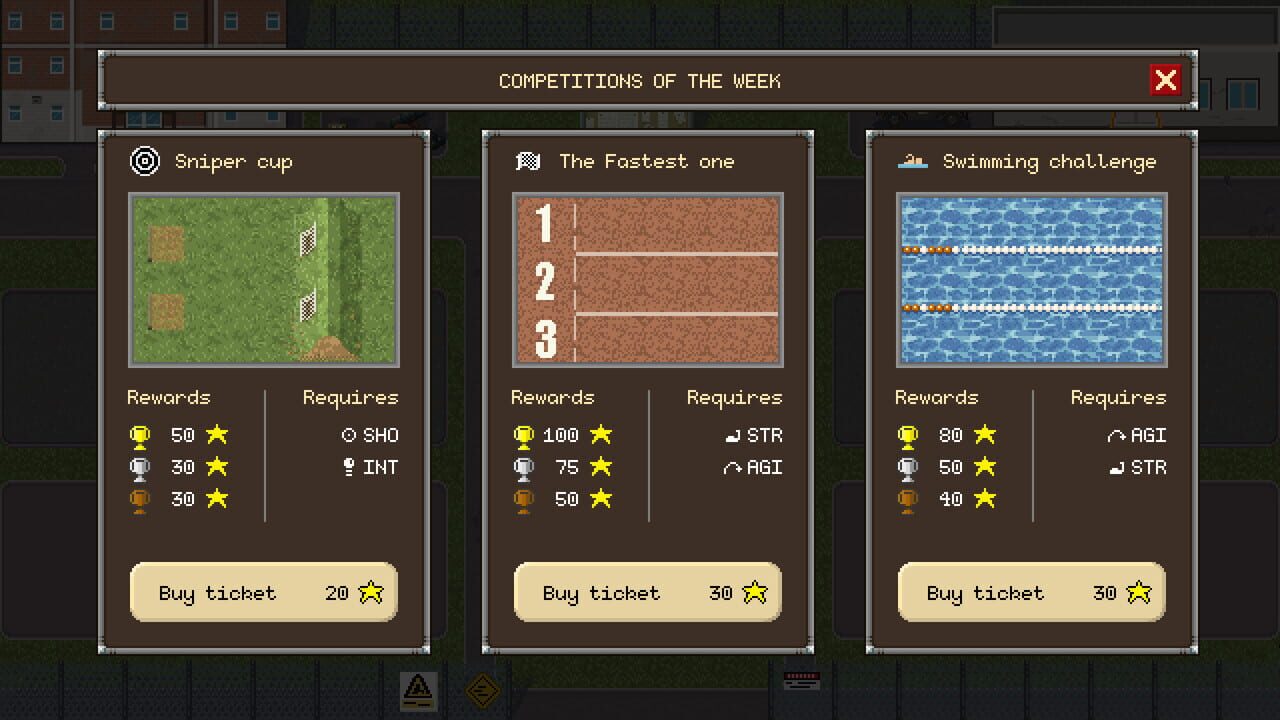The height and width of the screenshot is (720, 1280).
Task: Buy a 20-star ticket for the Sniper cup
Action: 263,592
